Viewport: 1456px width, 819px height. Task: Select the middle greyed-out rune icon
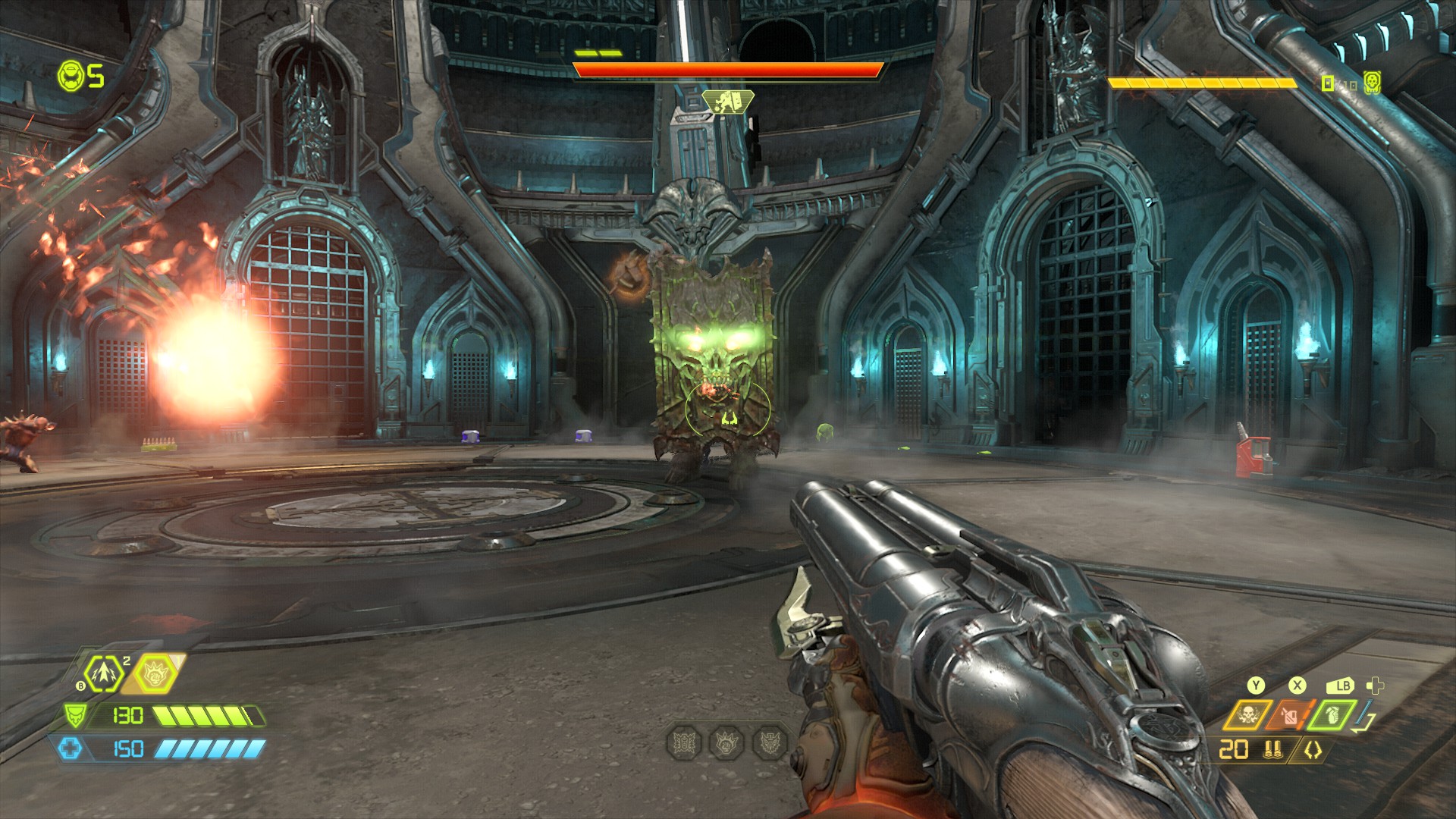click(727, 742)
